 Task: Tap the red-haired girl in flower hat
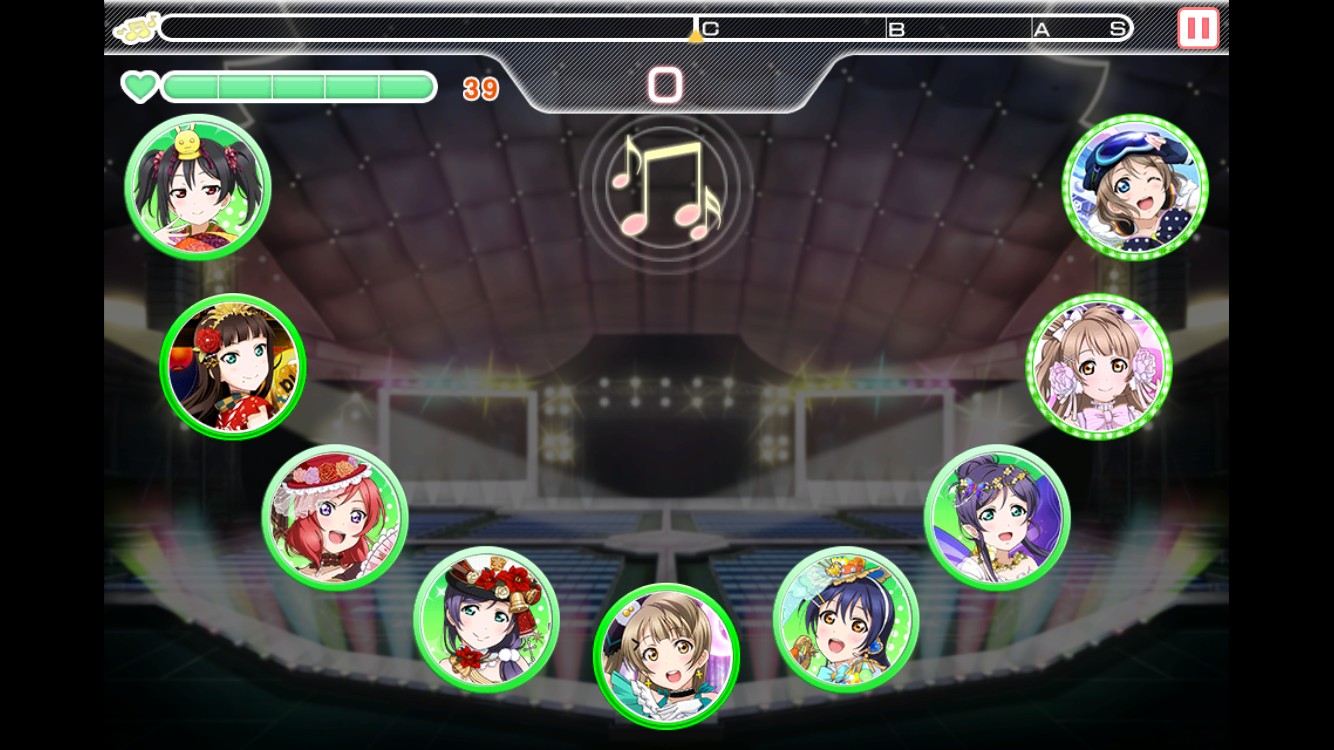pos(335,517)
